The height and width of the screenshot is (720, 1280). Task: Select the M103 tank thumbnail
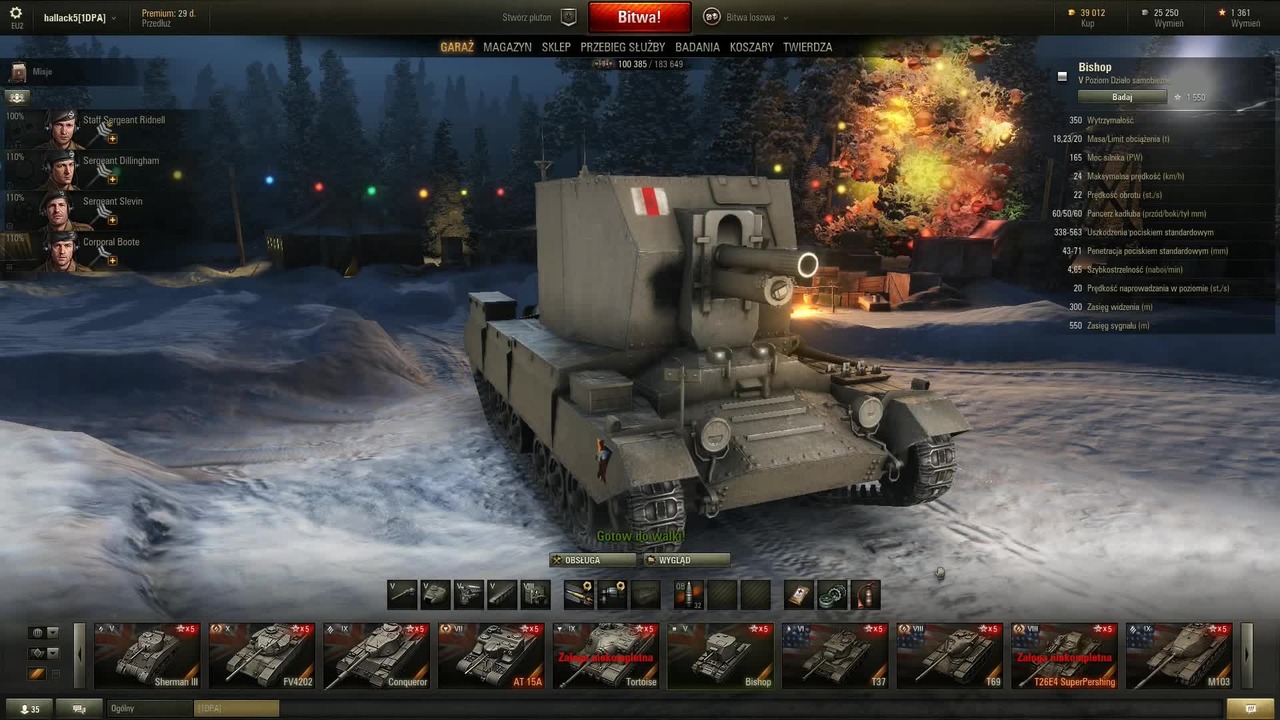1179,656
